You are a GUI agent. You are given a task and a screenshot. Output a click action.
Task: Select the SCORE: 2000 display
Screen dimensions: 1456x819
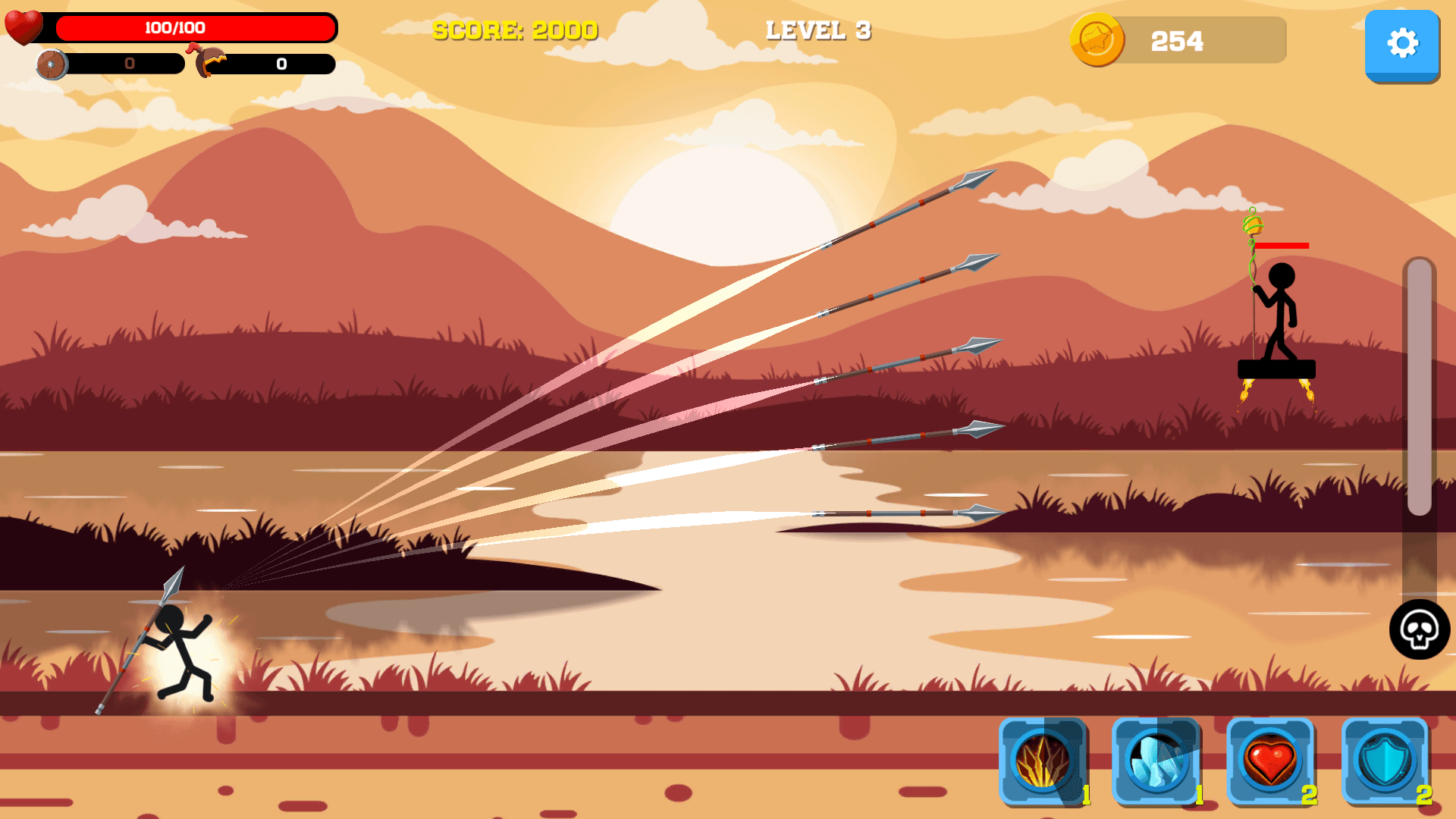pyautogui.click(x=514, y=32)
